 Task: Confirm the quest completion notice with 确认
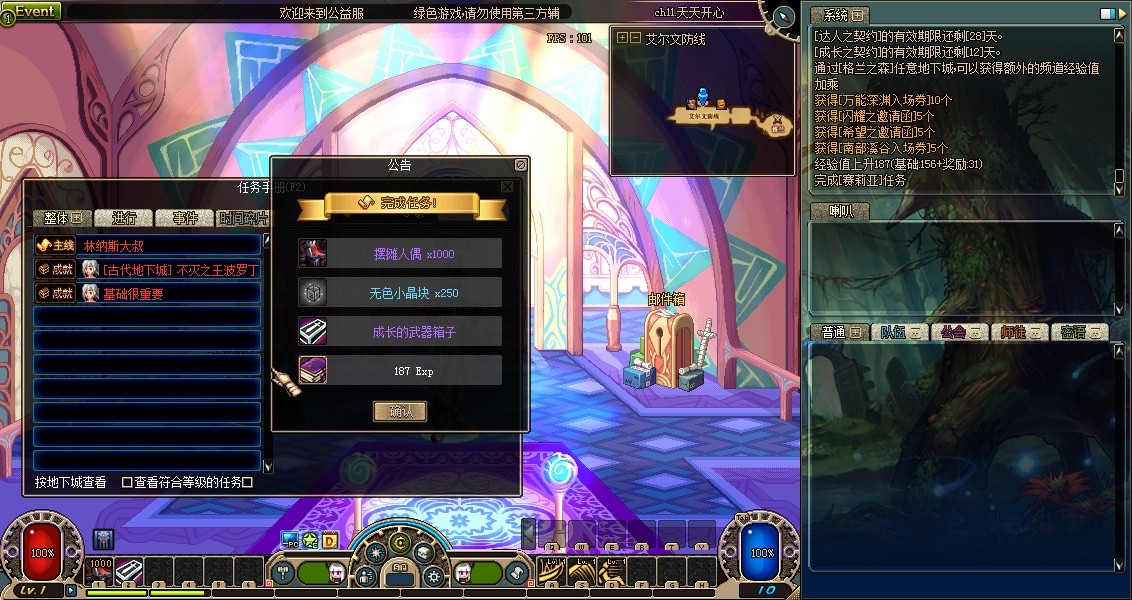pos(400,411)
